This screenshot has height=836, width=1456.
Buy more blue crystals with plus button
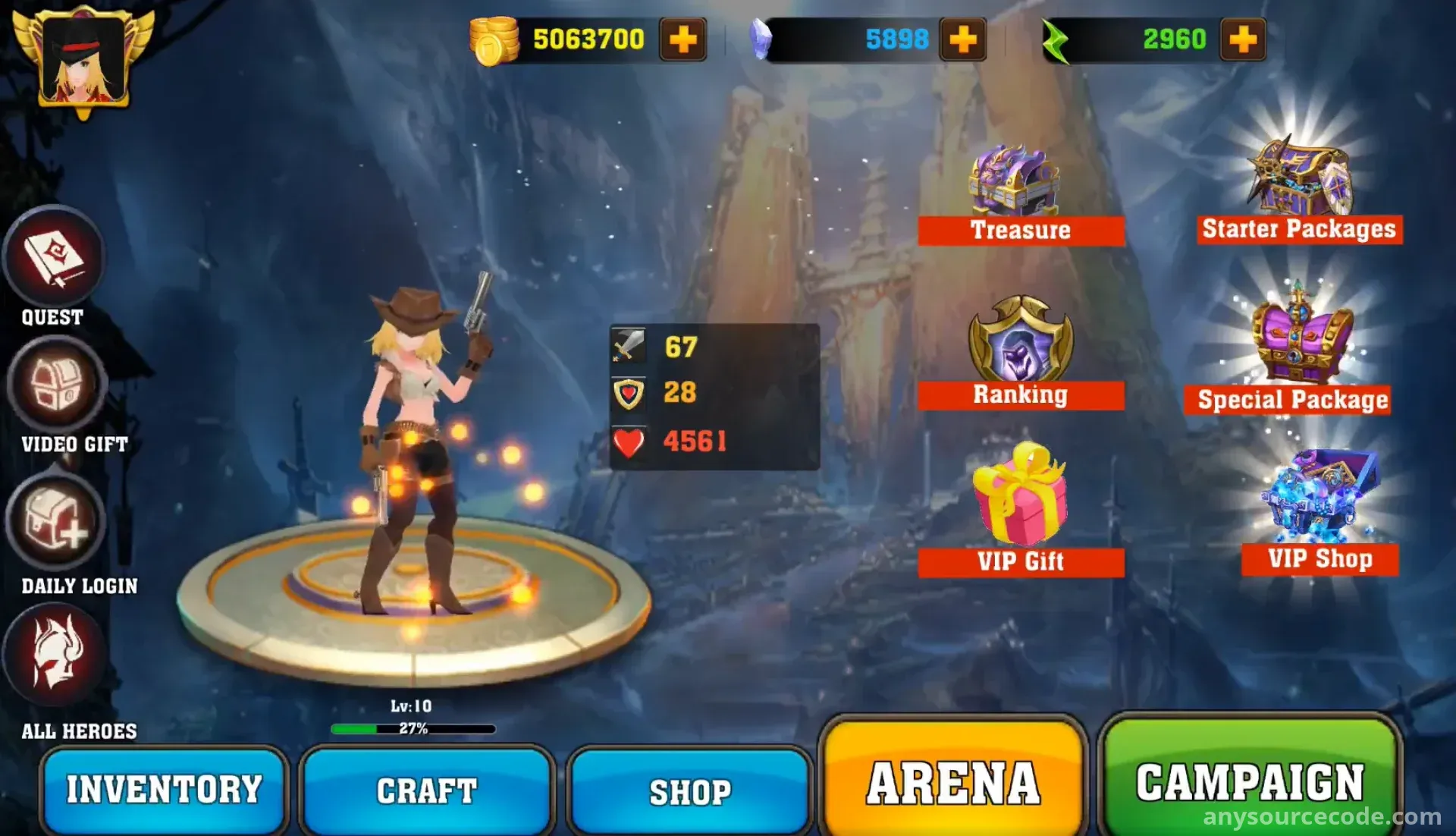point(963,39)
